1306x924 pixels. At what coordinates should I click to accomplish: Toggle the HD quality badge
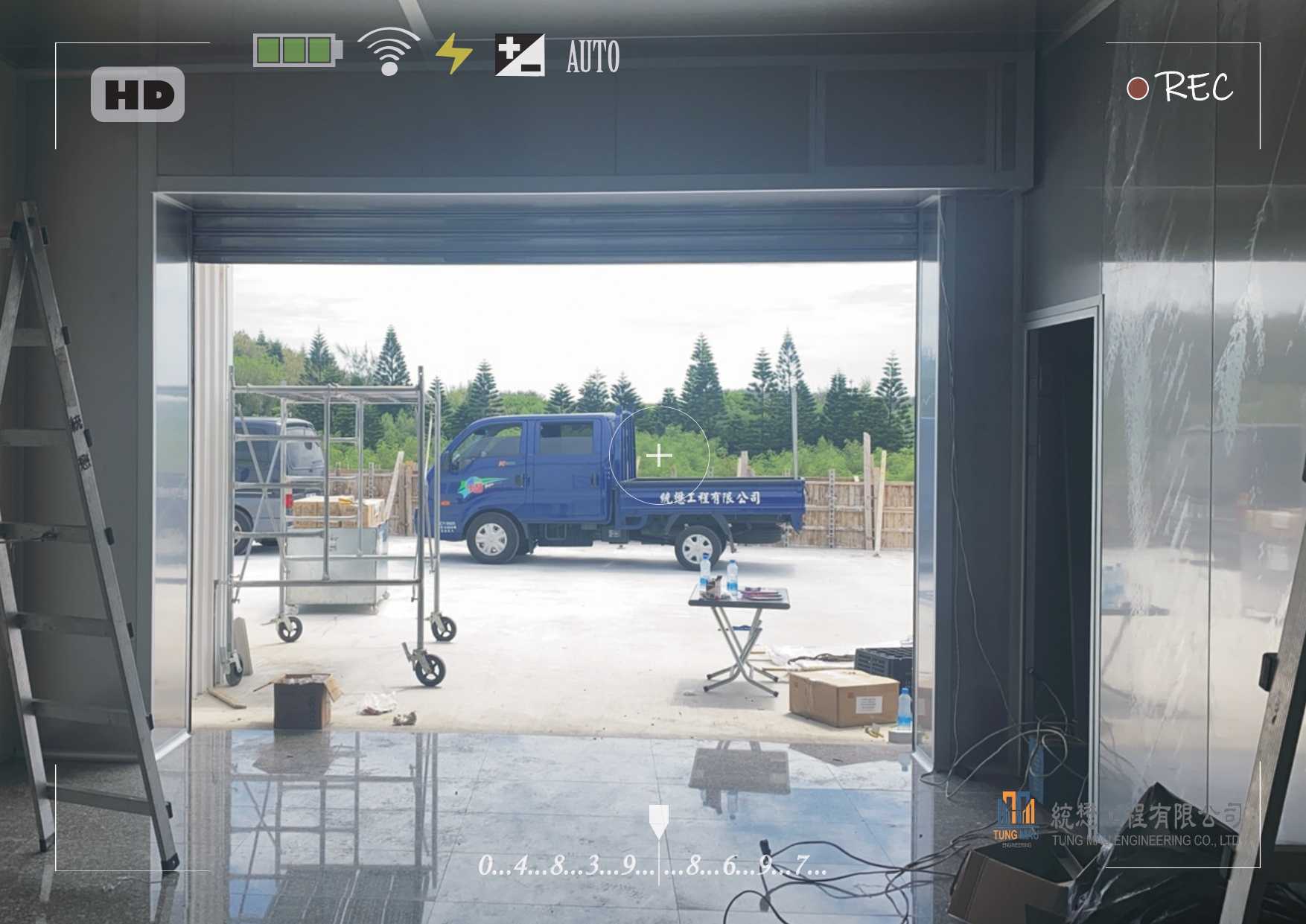coord(138,95)
